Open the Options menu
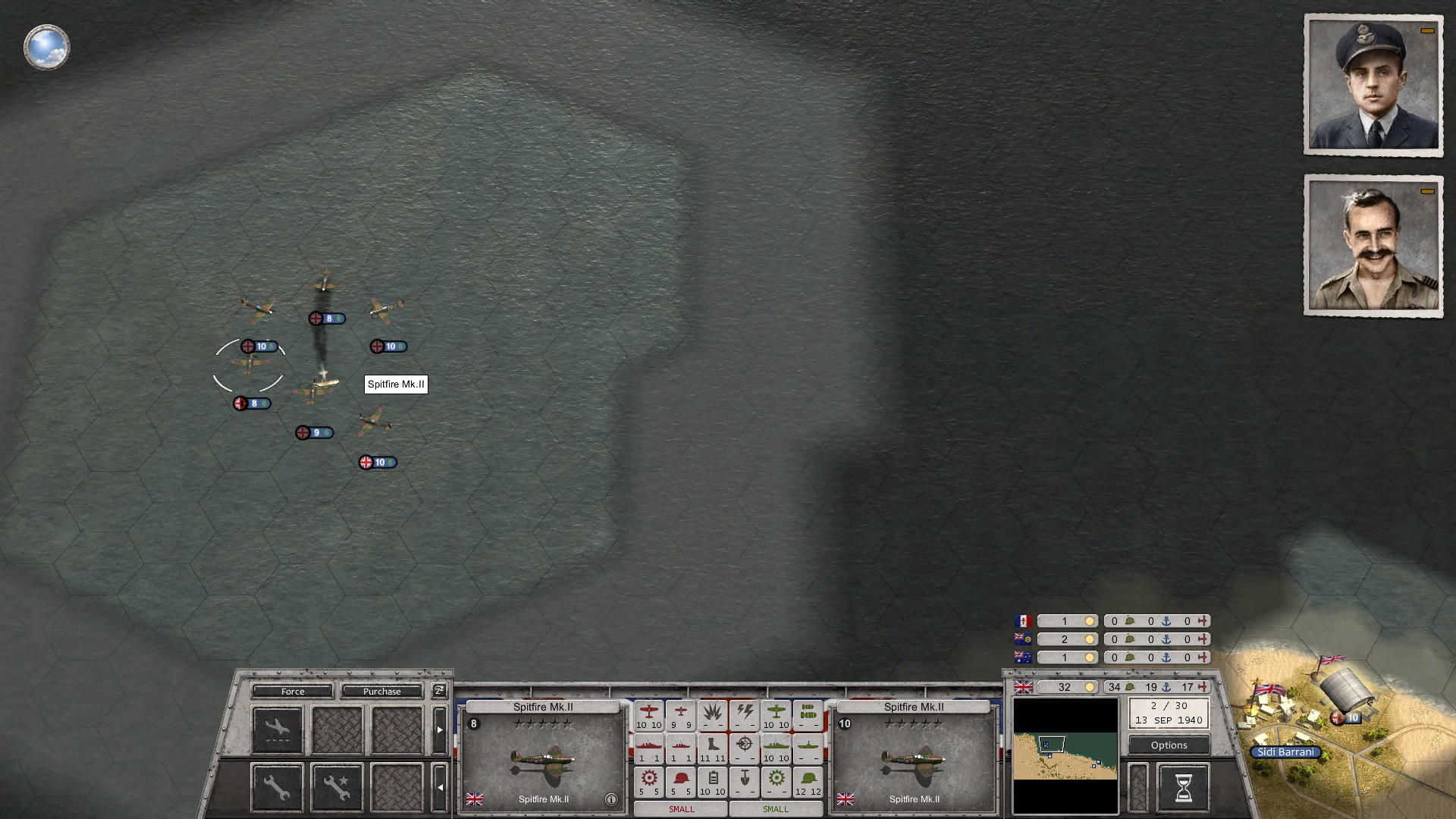The width and height of the screenshot is (1456, 819). click(1168, 745)
